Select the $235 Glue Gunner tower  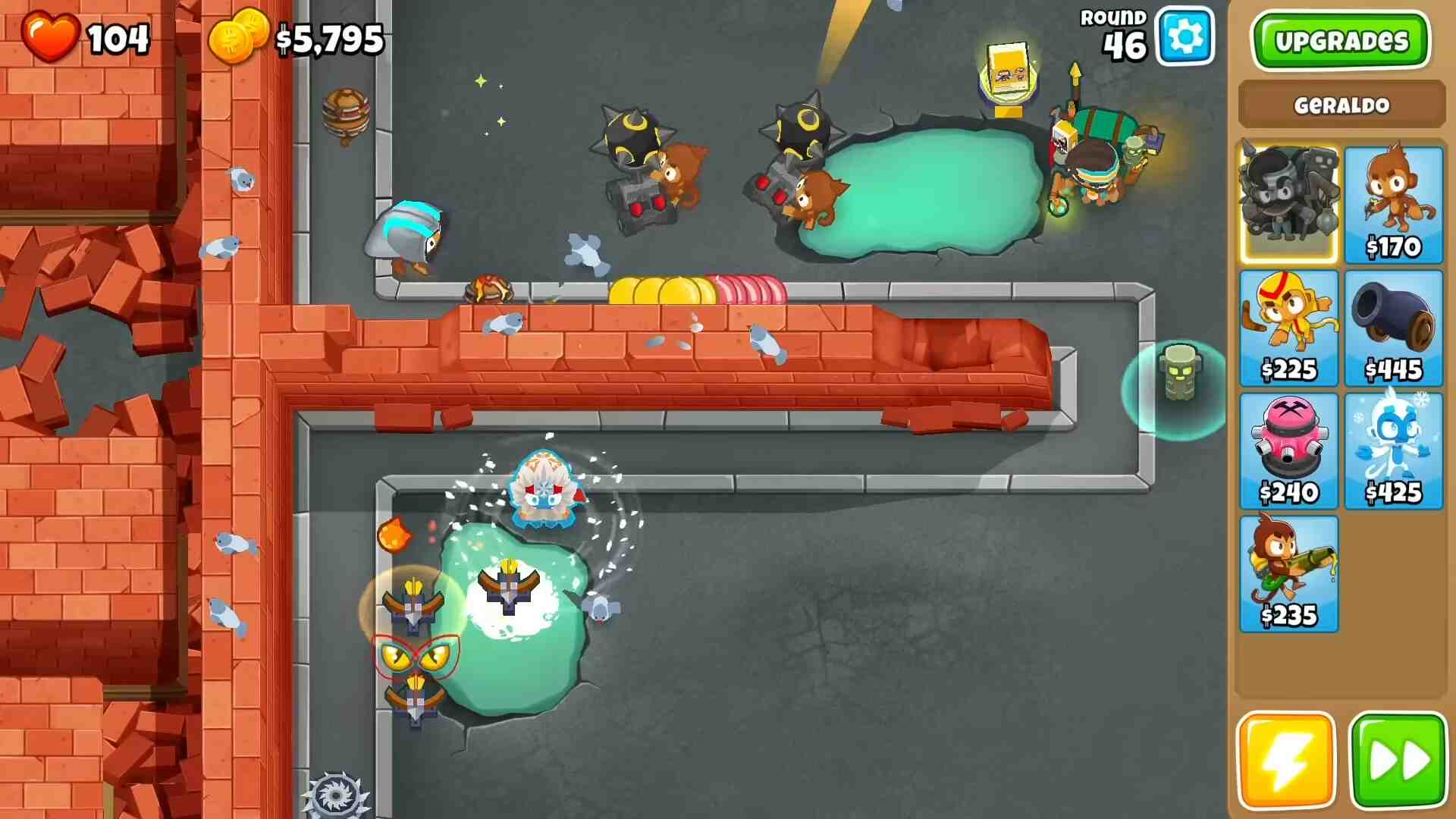point(1288,573)
